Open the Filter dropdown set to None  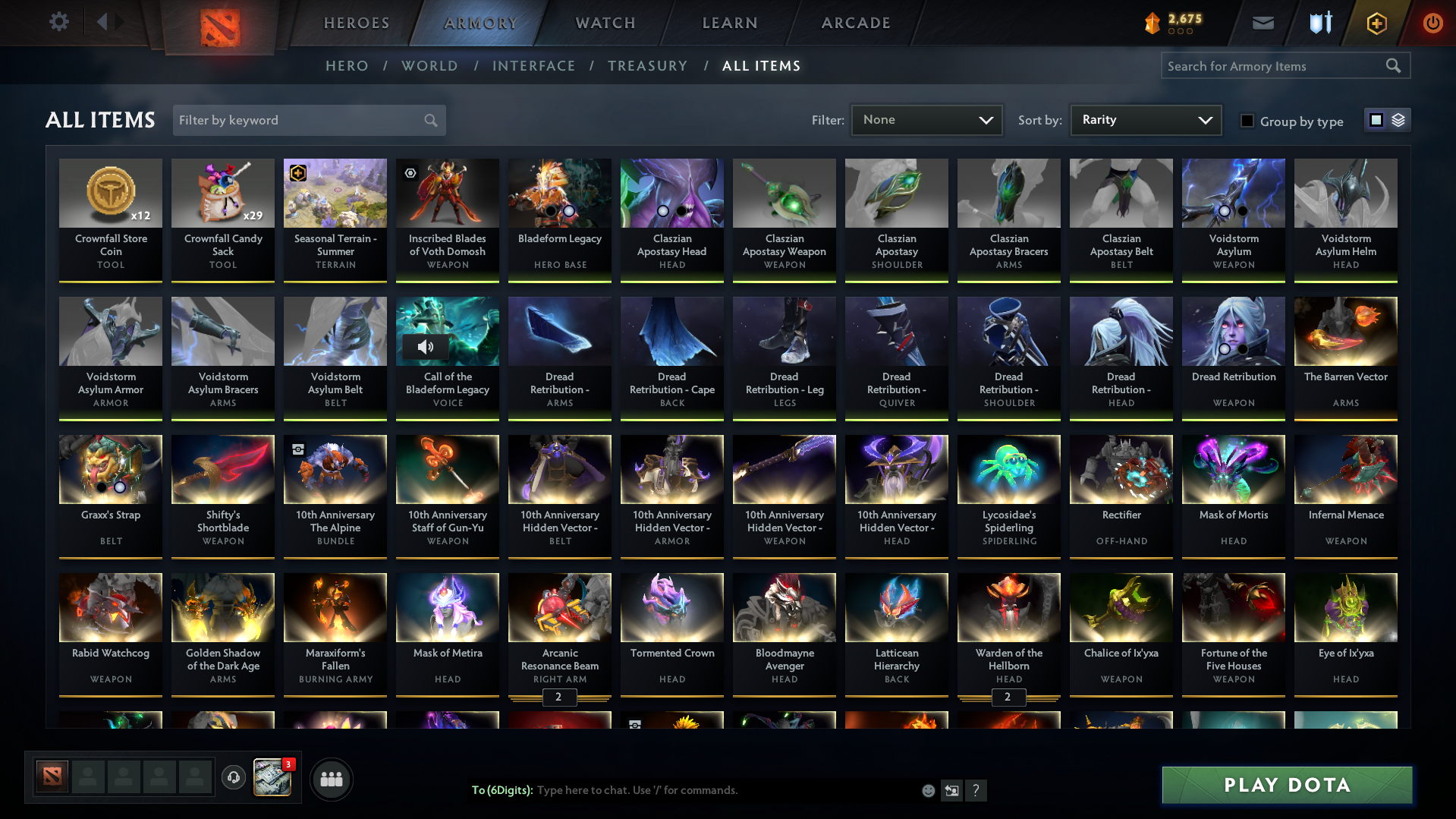click(926, 120)
